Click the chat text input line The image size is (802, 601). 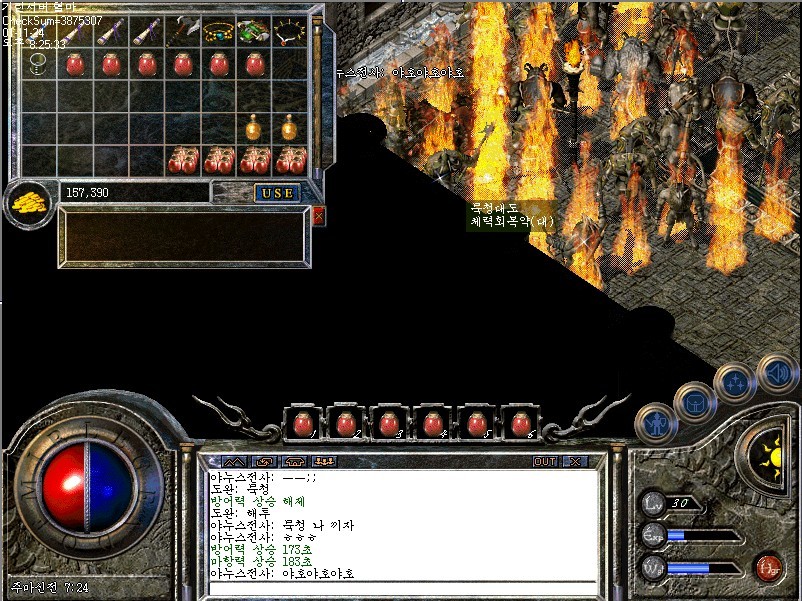click(x=400, y=588)
